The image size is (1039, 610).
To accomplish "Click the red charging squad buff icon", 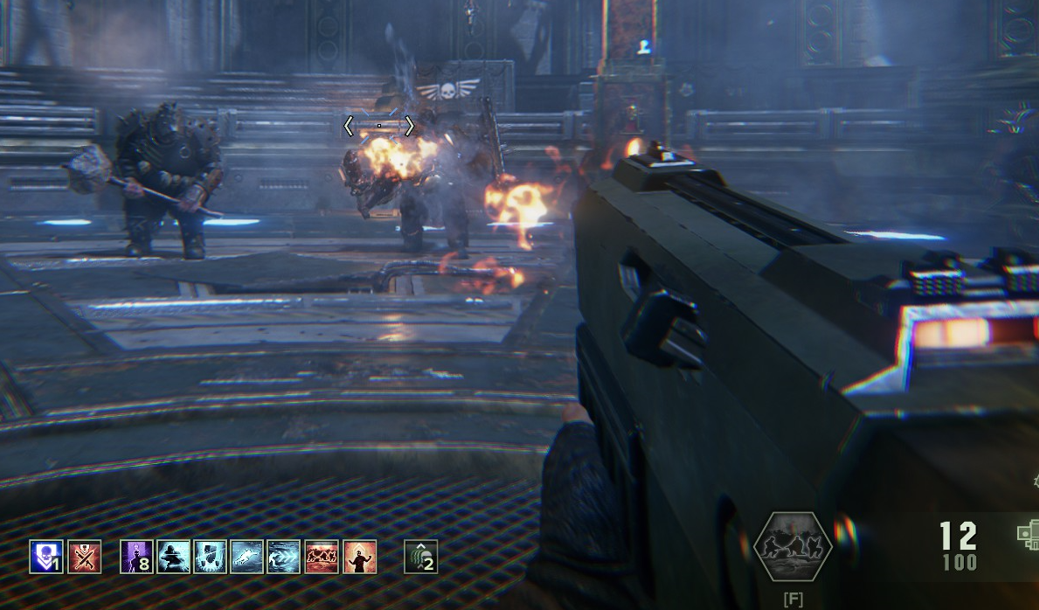I will (321, 556).
